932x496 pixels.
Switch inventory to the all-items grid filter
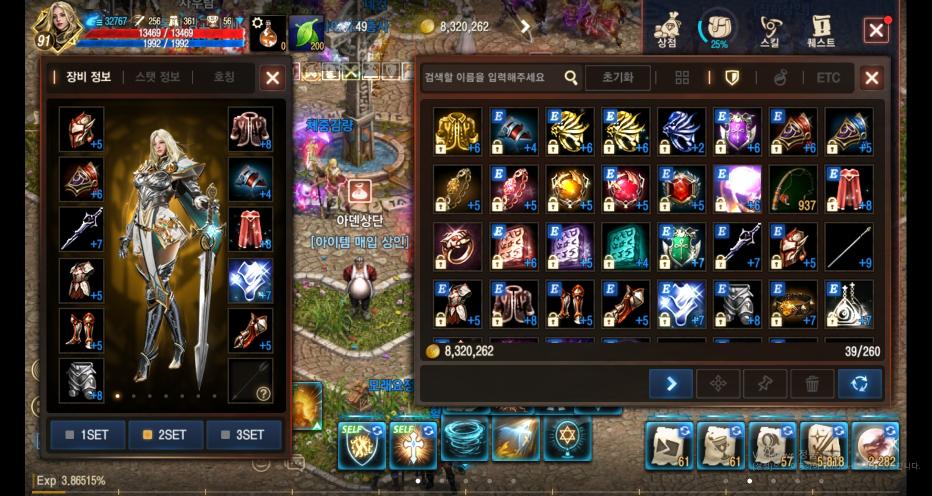tap(682, 78)
